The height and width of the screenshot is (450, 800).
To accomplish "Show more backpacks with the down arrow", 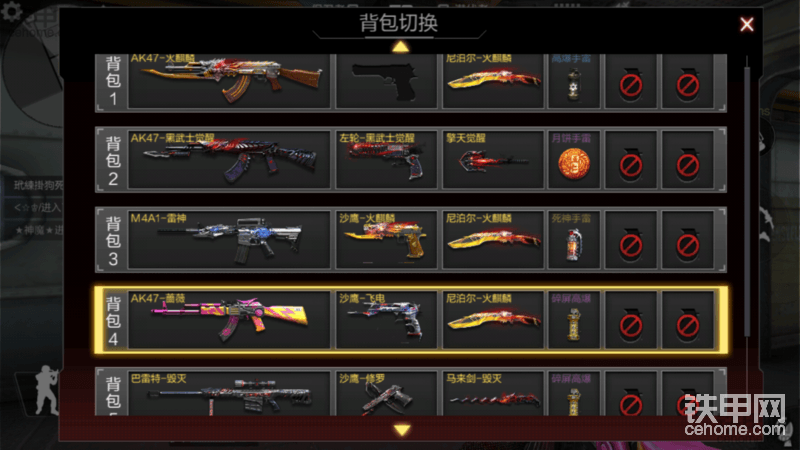I will [402, 430].
